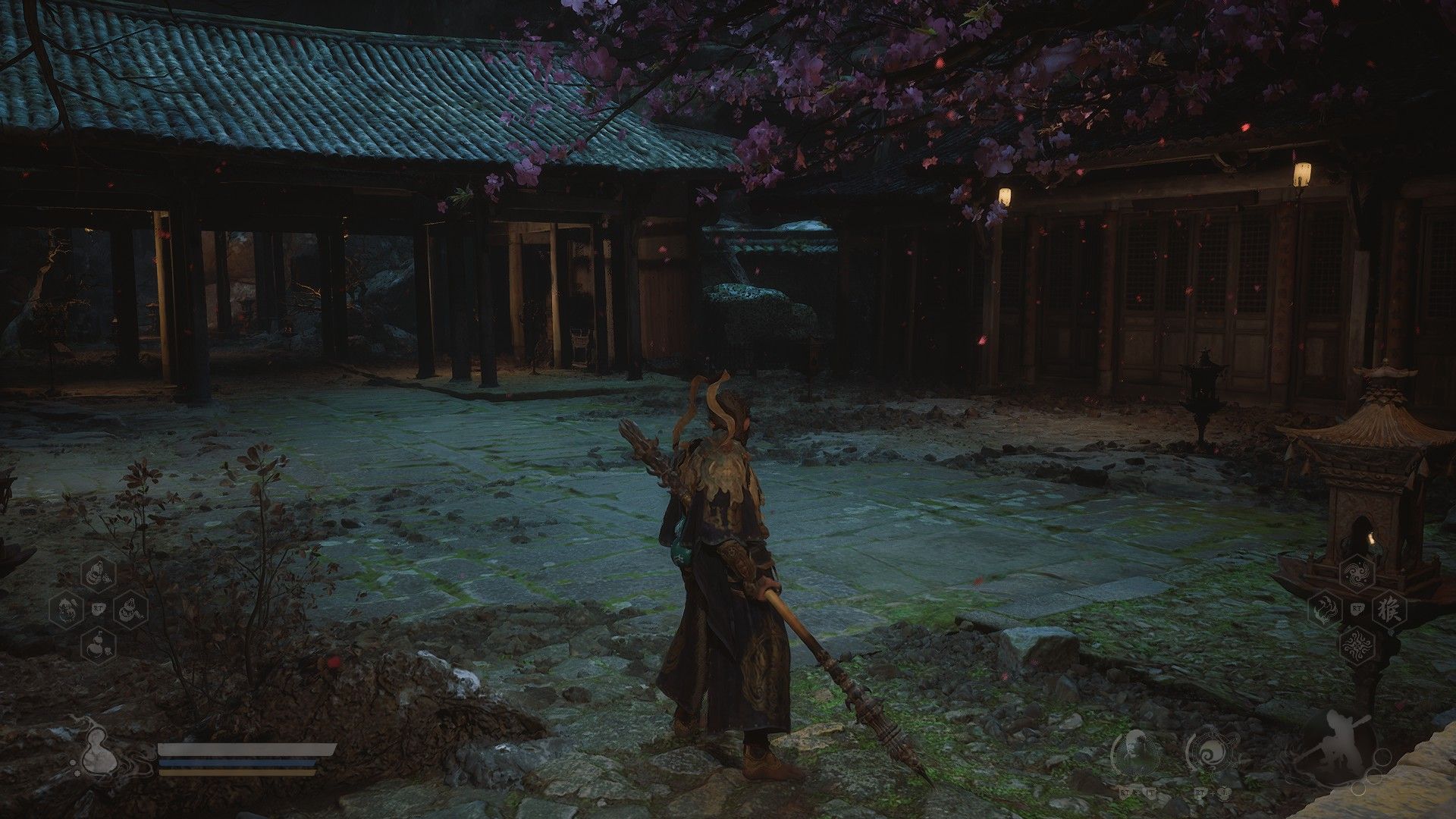
Task: Select the spell marked with the 猴 character
Action: coord(1390,609)
